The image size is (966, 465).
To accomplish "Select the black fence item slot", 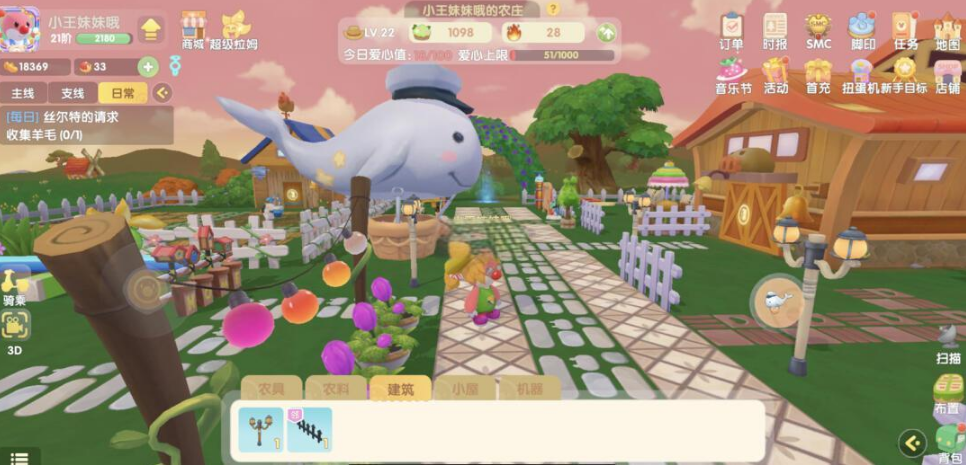I will [x=309, y=430].
